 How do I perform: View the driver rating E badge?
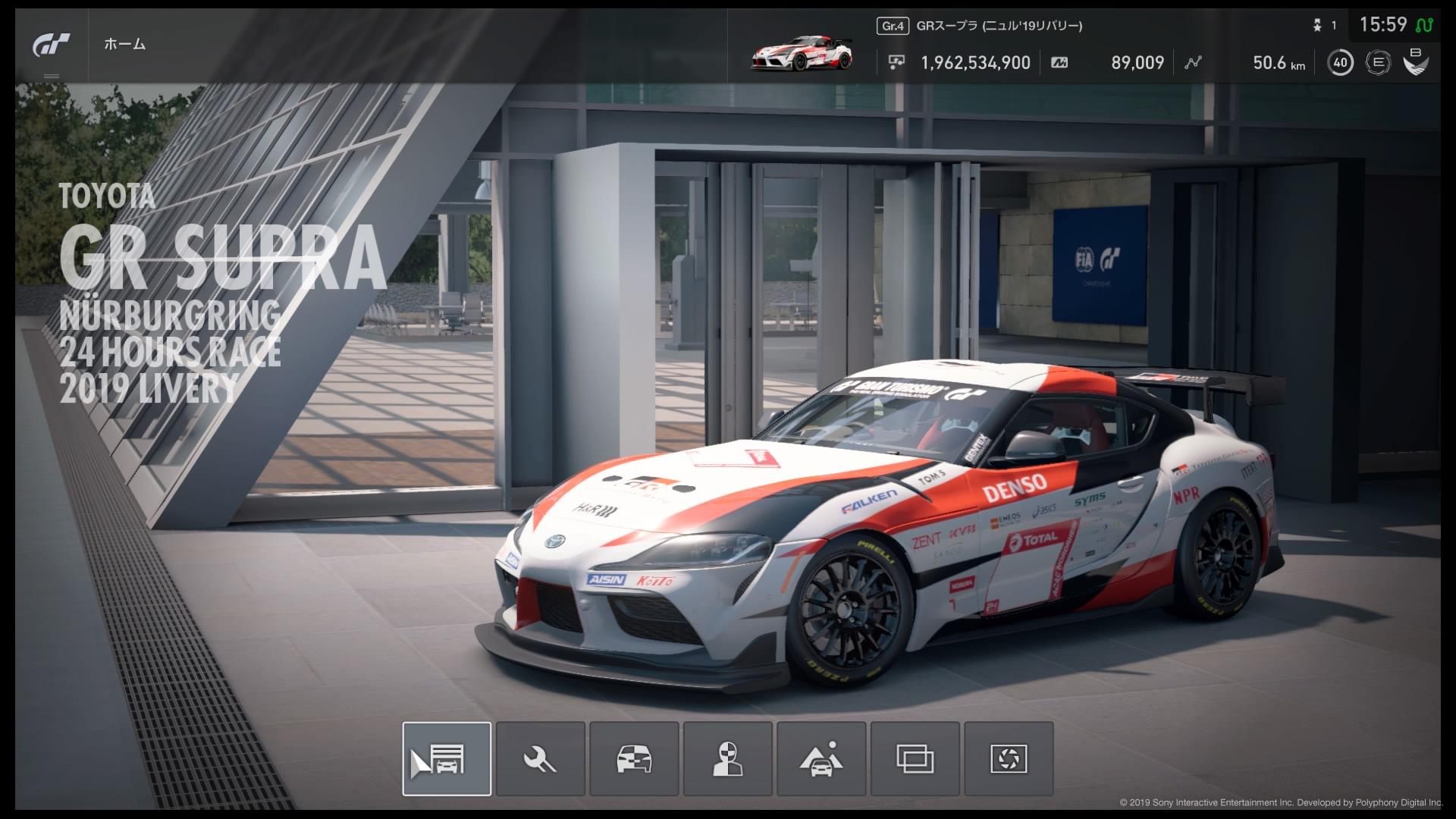[x=1377, y=63]
